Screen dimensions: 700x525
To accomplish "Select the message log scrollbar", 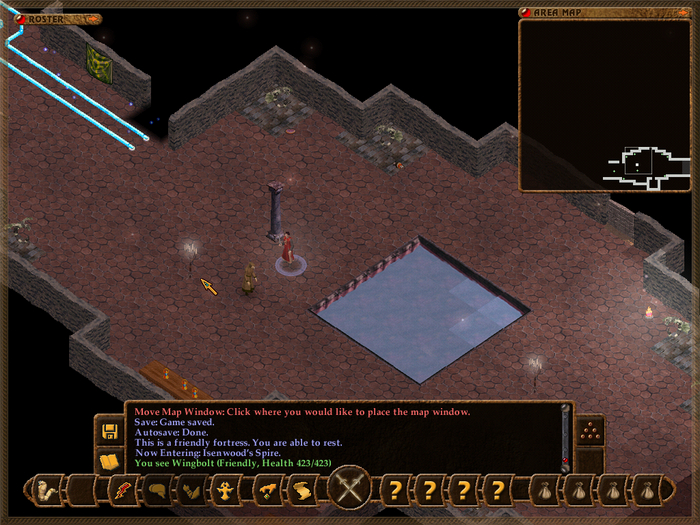I will [x=566, y=437].
